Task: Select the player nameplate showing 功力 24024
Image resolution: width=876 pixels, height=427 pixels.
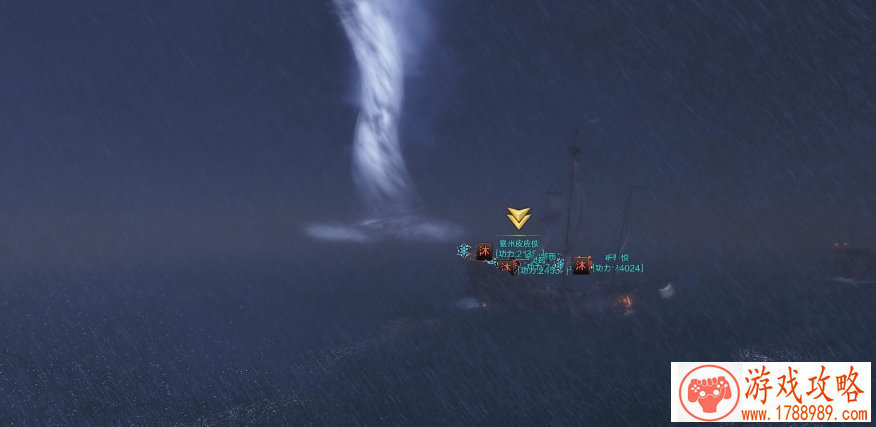Action: 616,267
